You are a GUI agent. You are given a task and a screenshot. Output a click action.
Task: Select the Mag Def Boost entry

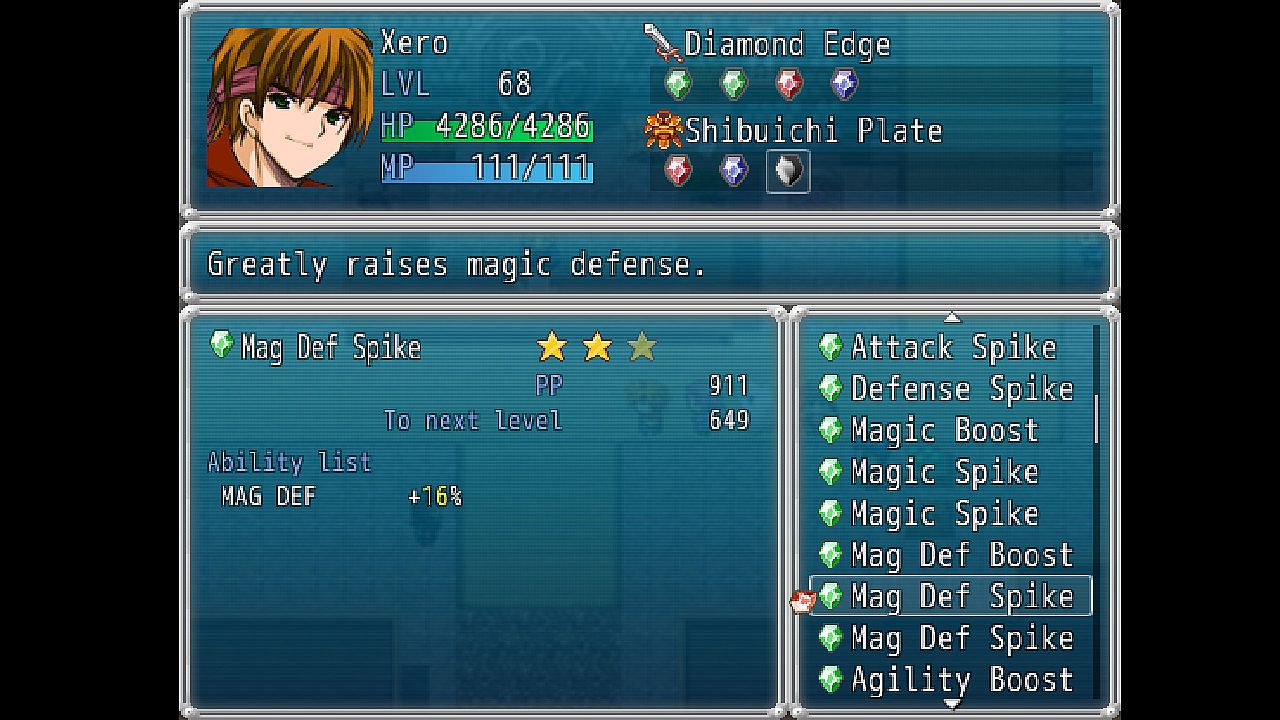coord(960,555)
